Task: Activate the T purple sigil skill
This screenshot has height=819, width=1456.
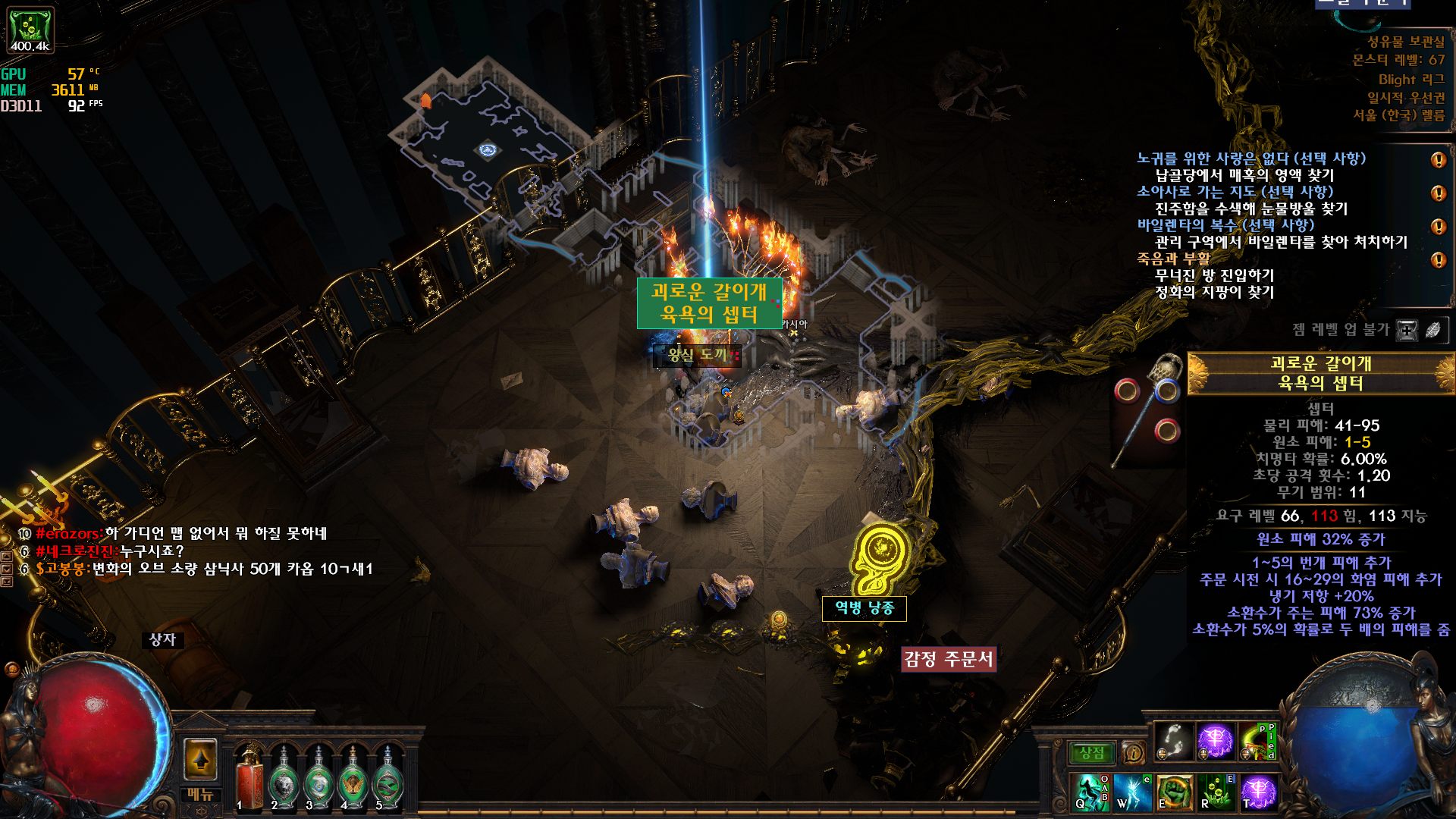Action: 1258,792
